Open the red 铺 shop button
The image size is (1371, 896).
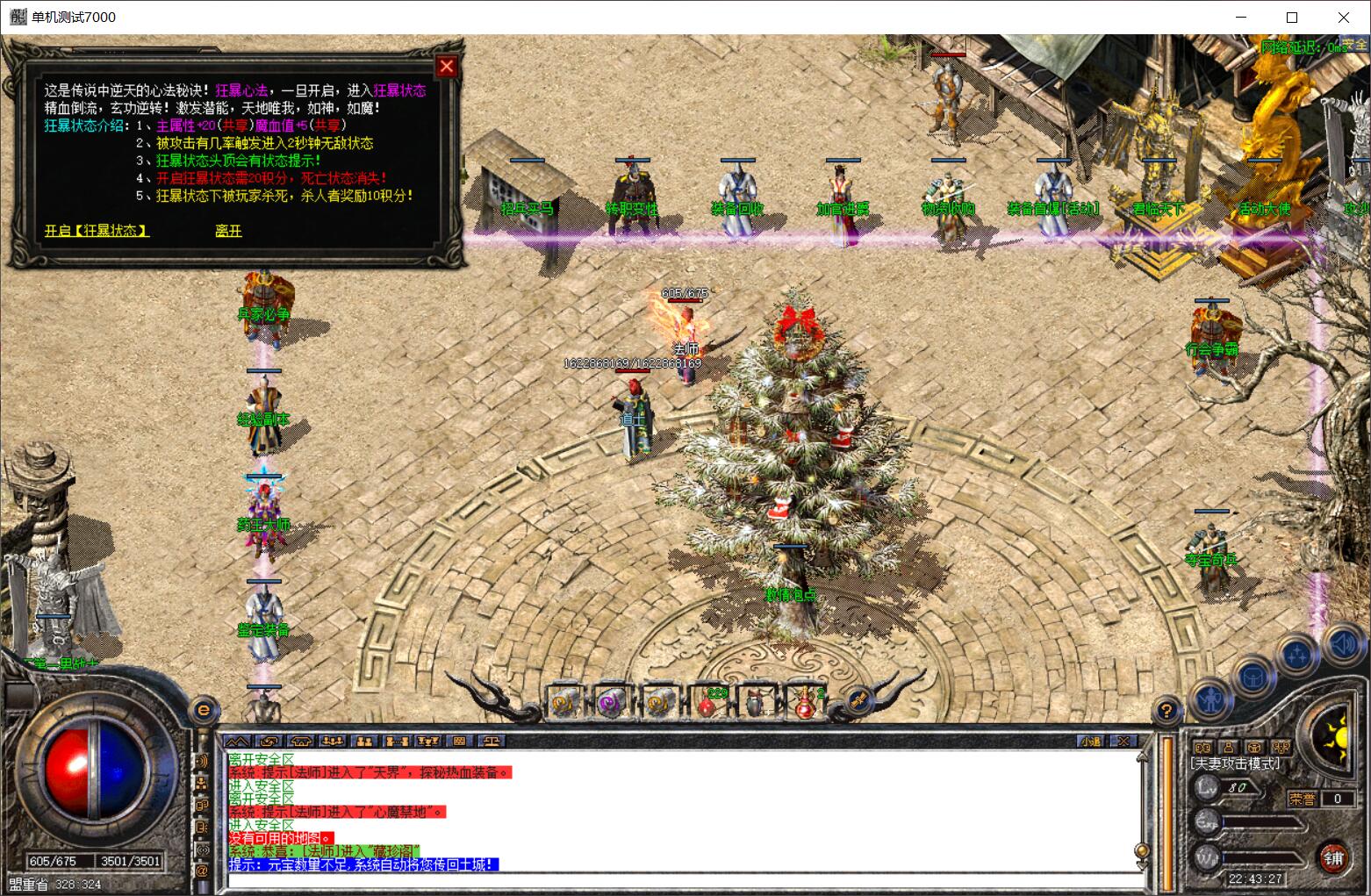tap(1333, 857)
